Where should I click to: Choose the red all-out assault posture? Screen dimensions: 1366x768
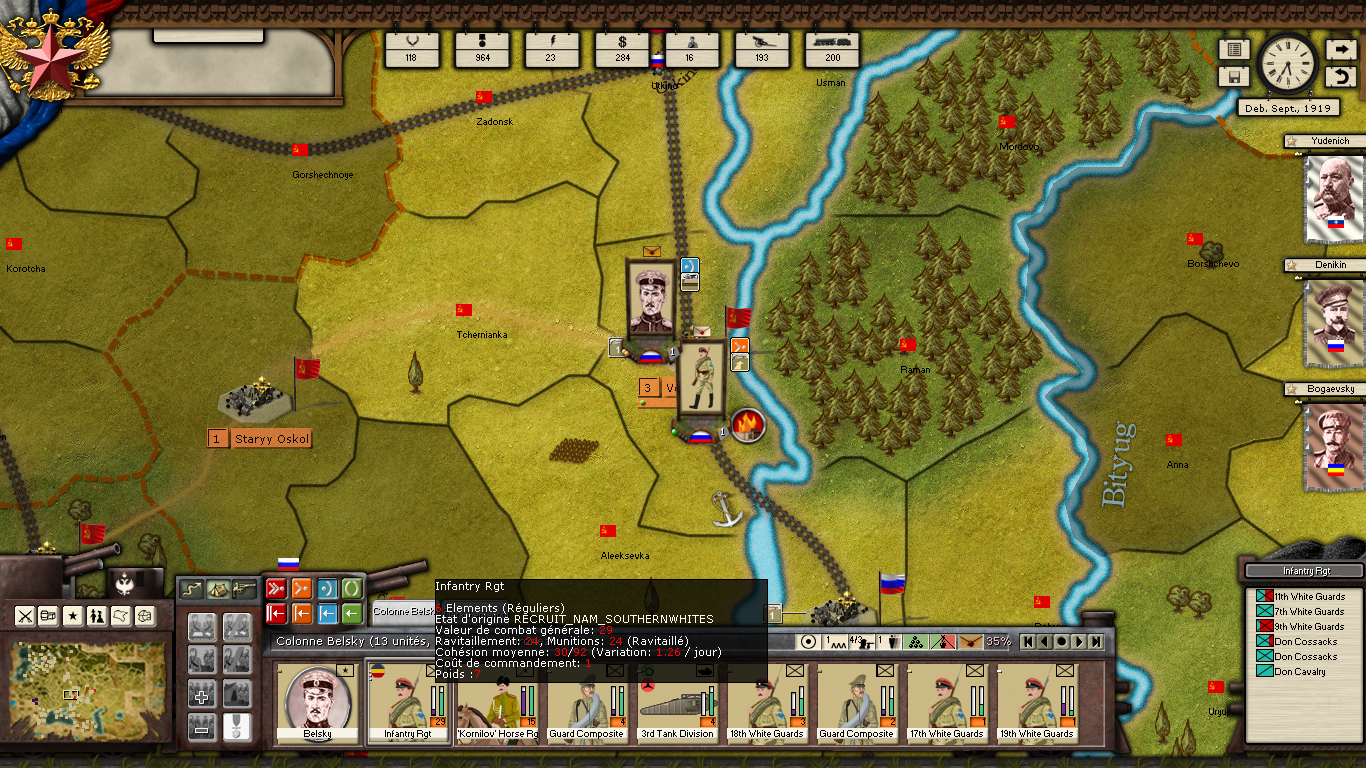(x=276, y=588)
